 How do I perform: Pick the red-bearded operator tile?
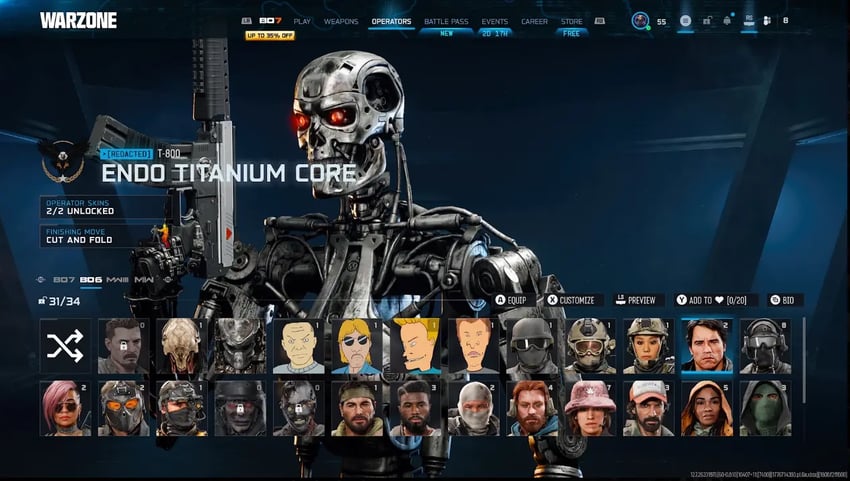pos(532,408)
